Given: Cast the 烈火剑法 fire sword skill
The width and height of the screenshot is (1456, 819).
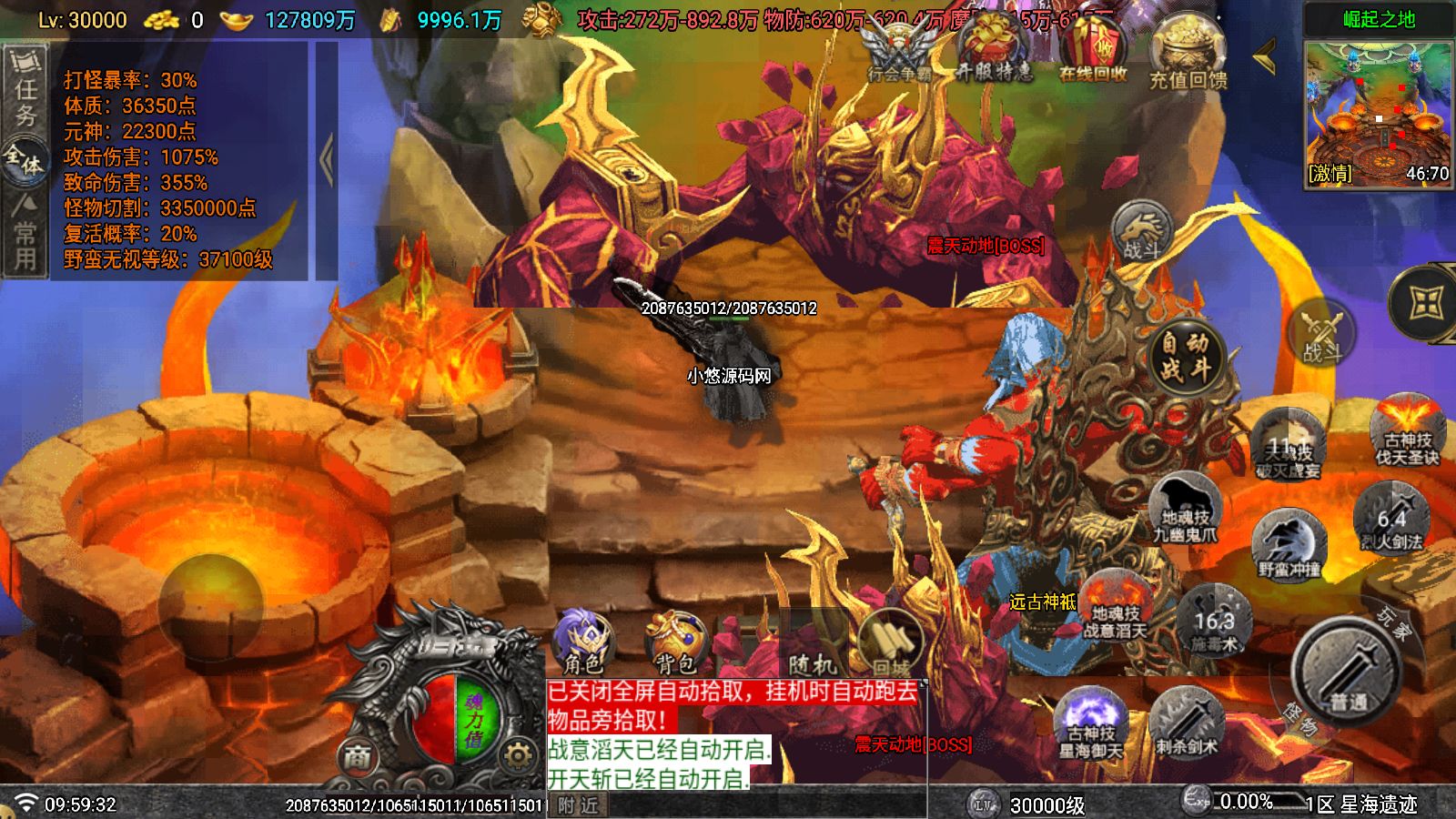Looking at the screenshot, I should pos(1391,519).
